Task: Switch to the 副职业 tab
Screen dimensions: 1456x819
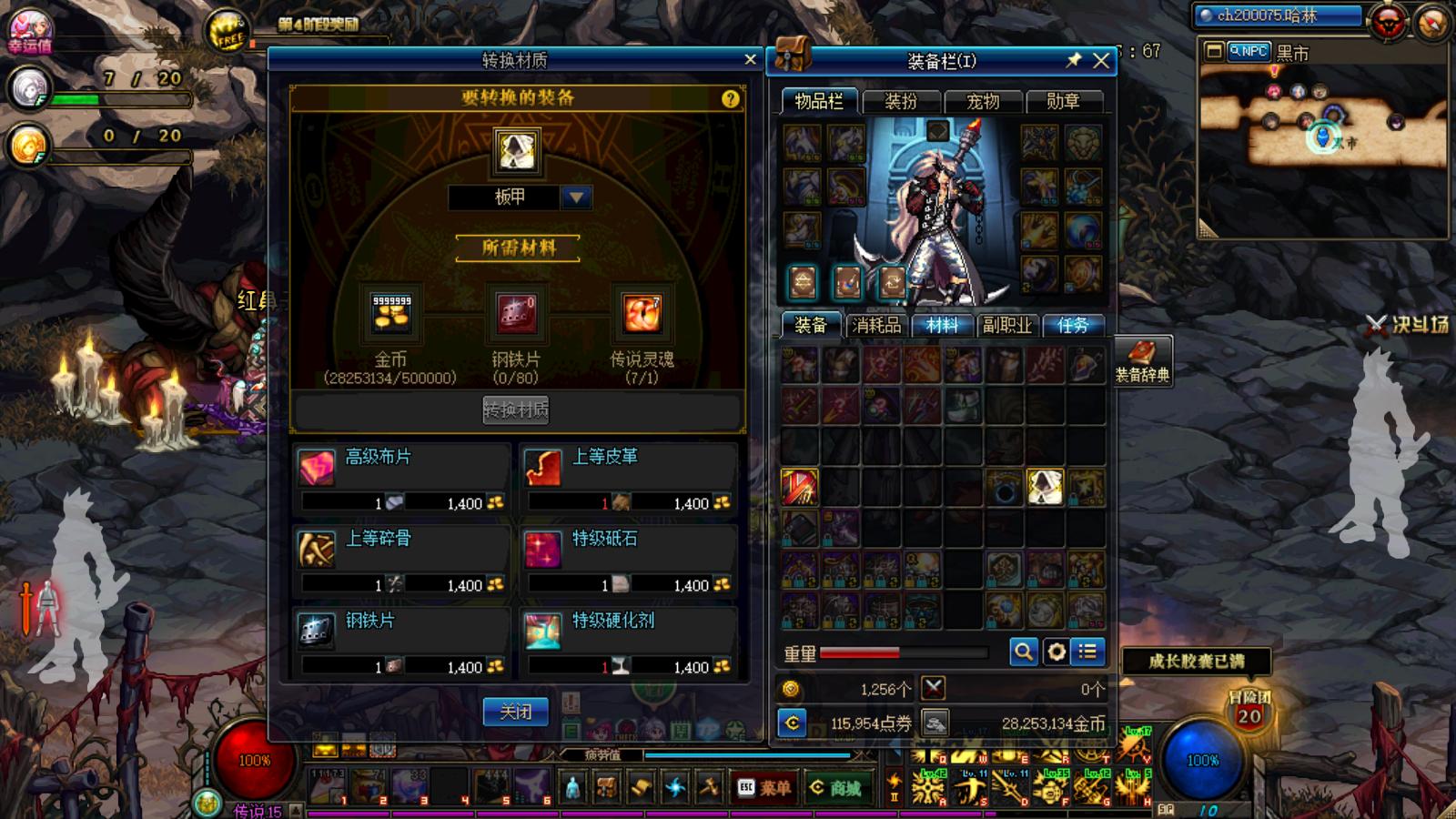Action: tap(1007, 325)
